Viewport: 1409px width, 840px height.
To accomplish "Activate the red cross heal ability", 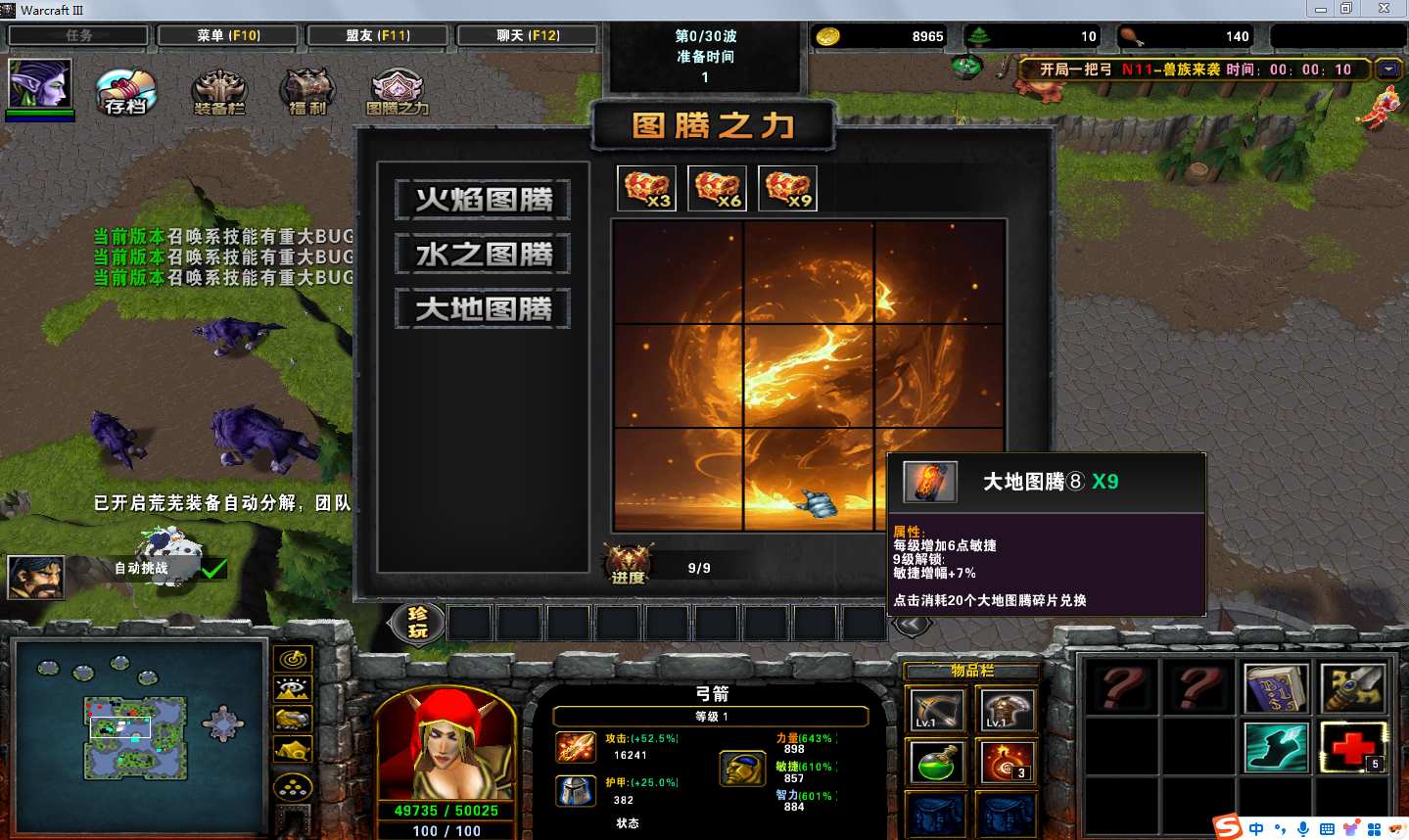I will [x=1353, y=747].
